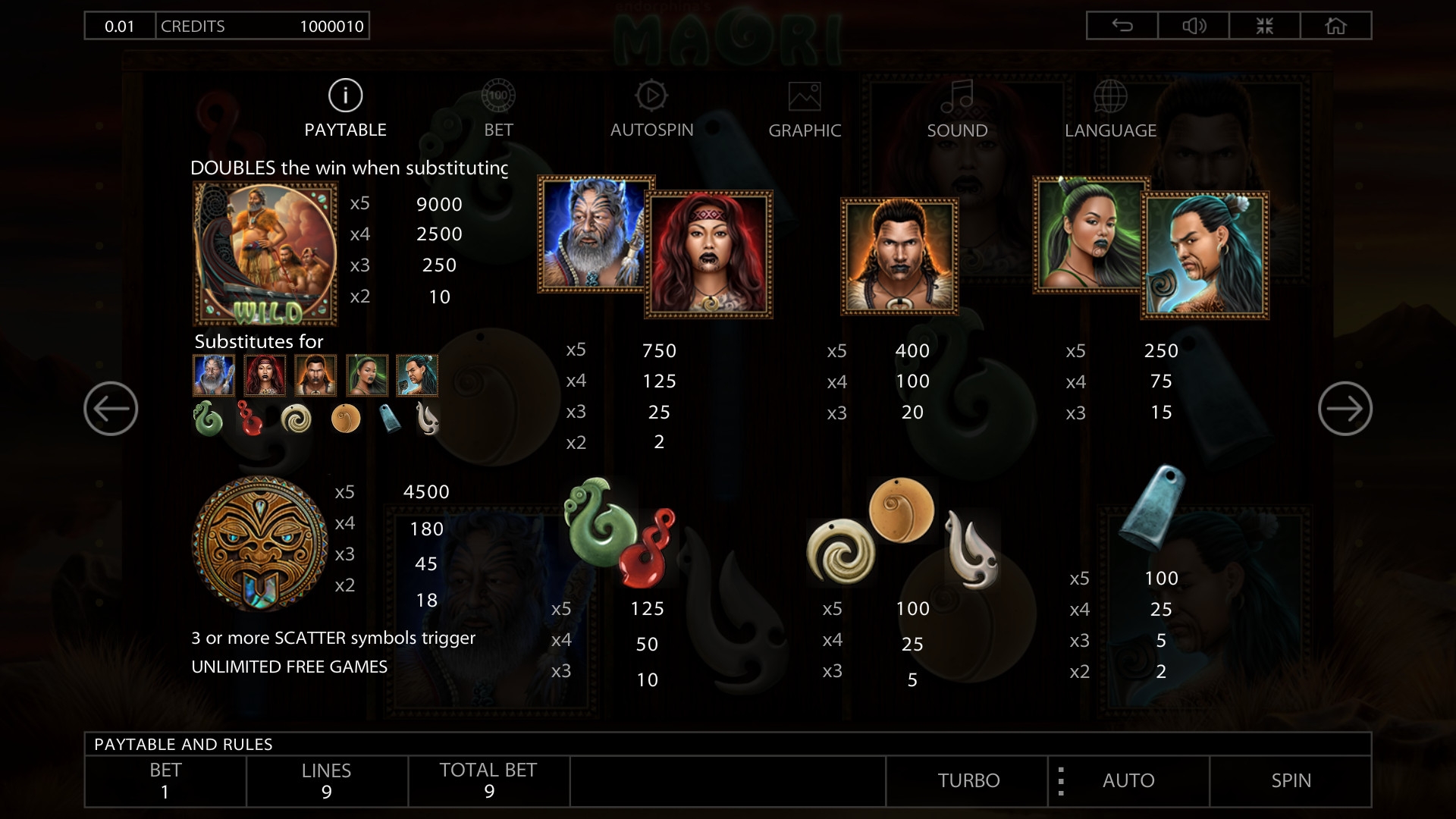Spin the reels

(x=1291, y=780)
